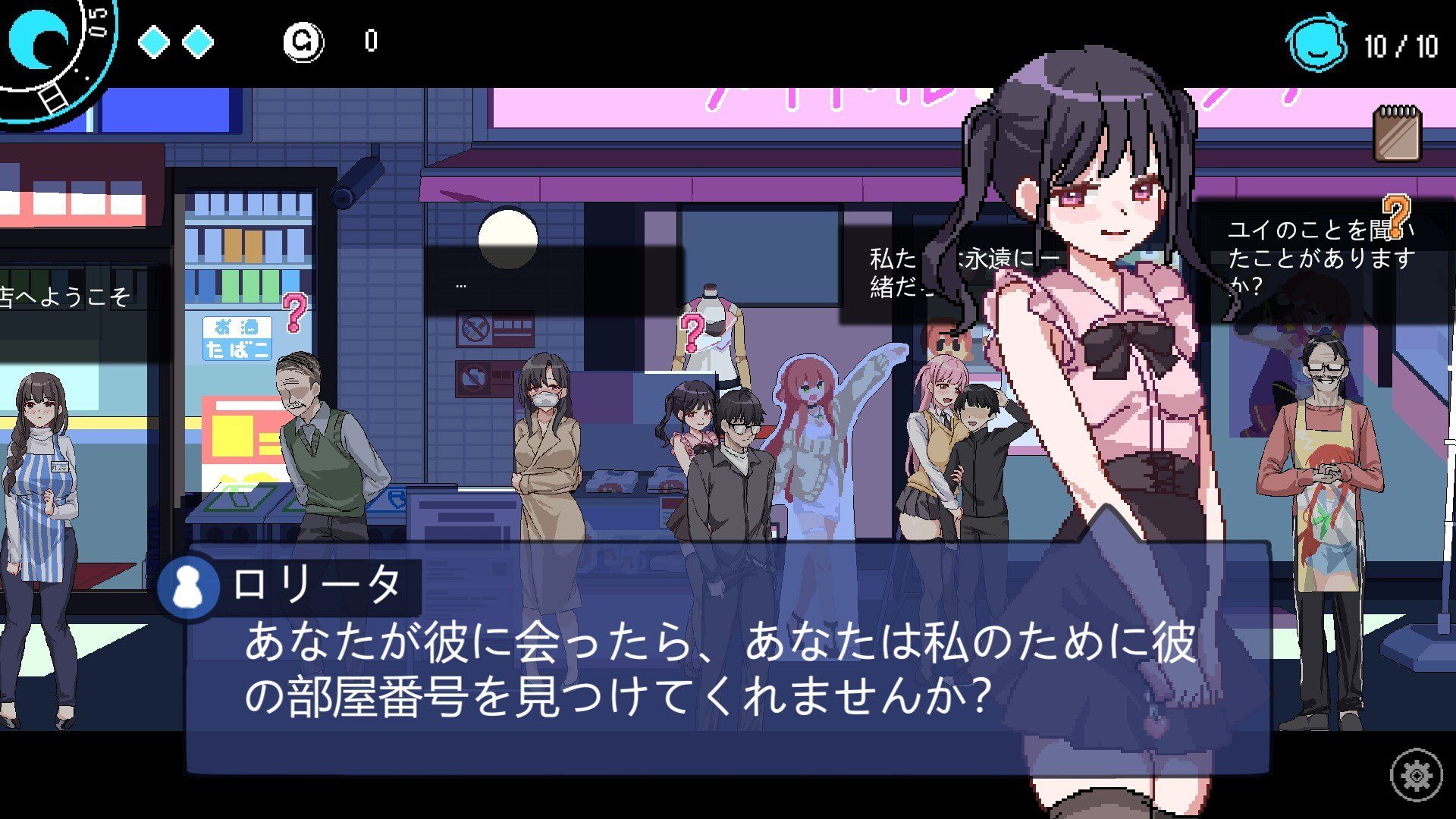The height and width of the screenshot is (819, 1456).
Task: Click the moon day counter icon
Action: tap(39, 36)
